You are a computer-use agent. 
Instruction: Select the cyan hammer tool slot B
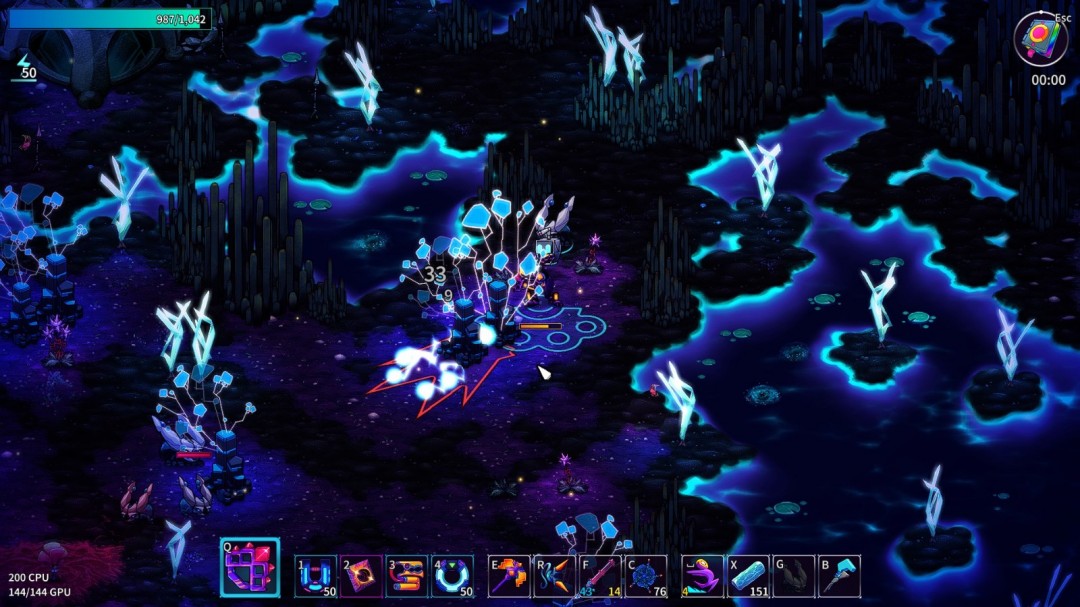[x=839, y=577]
